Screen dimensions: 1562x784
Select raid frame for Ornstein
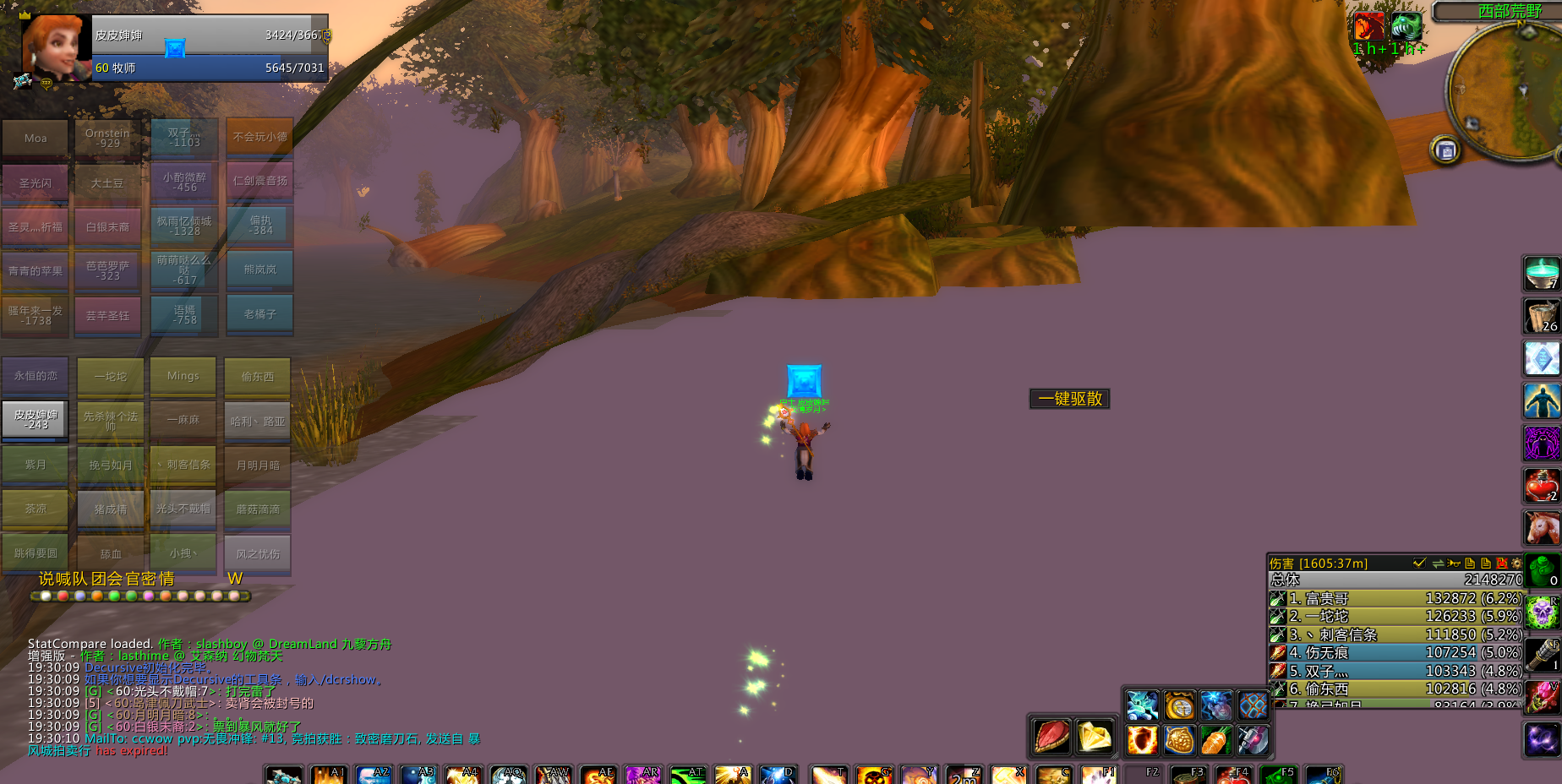click(x=108, y=139)
